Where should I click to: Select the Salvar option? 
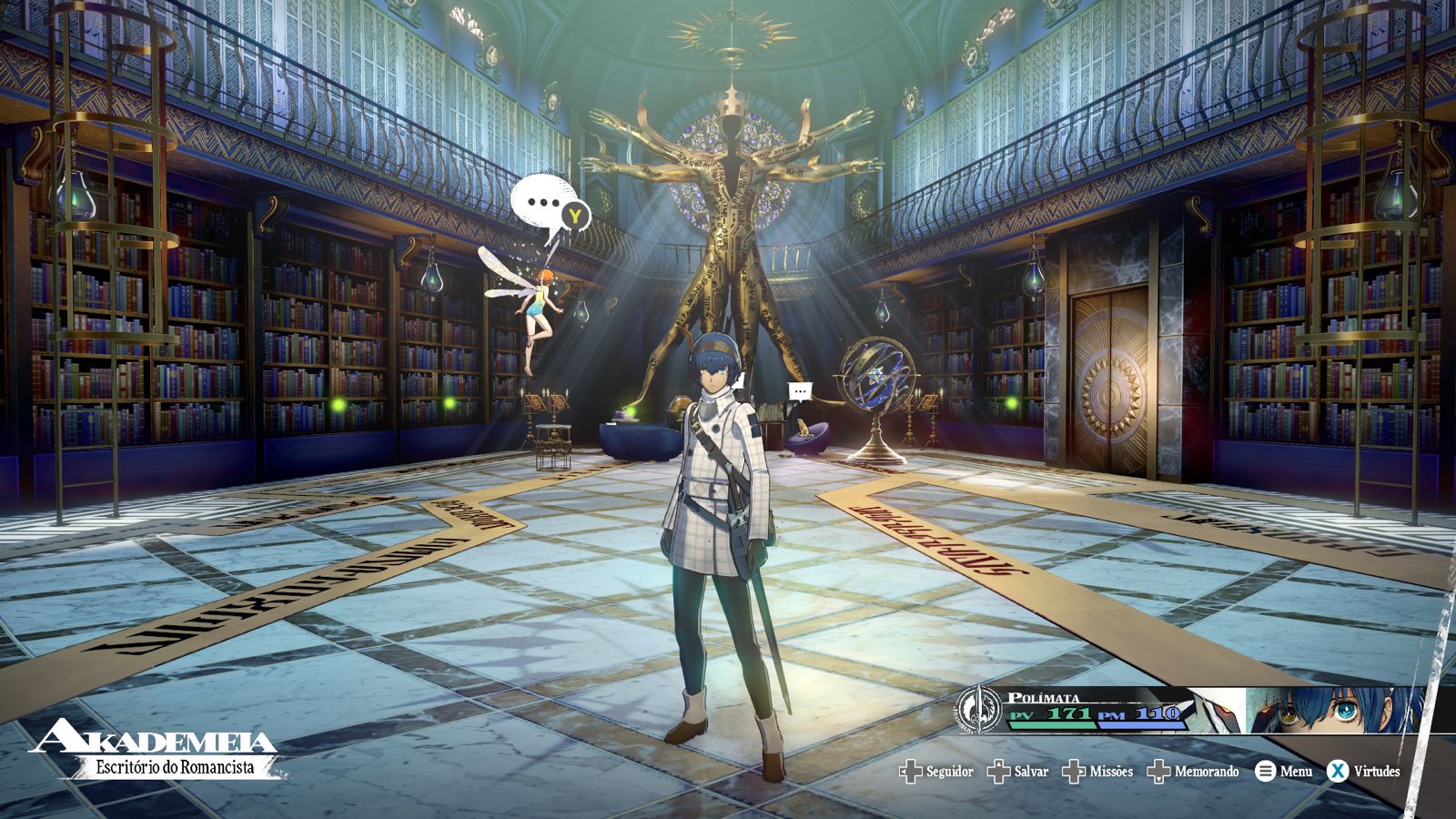1019,772
